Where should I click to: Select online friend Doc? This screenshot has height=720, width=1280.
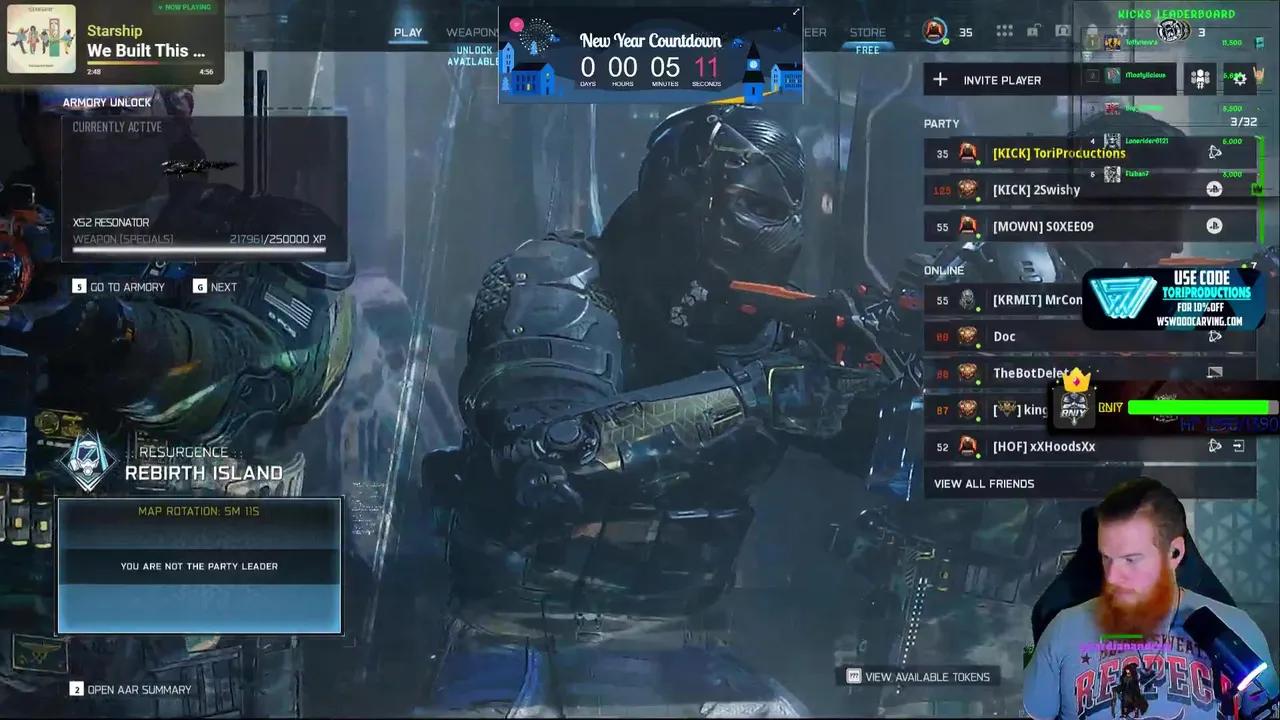[x=1004, y=337]
